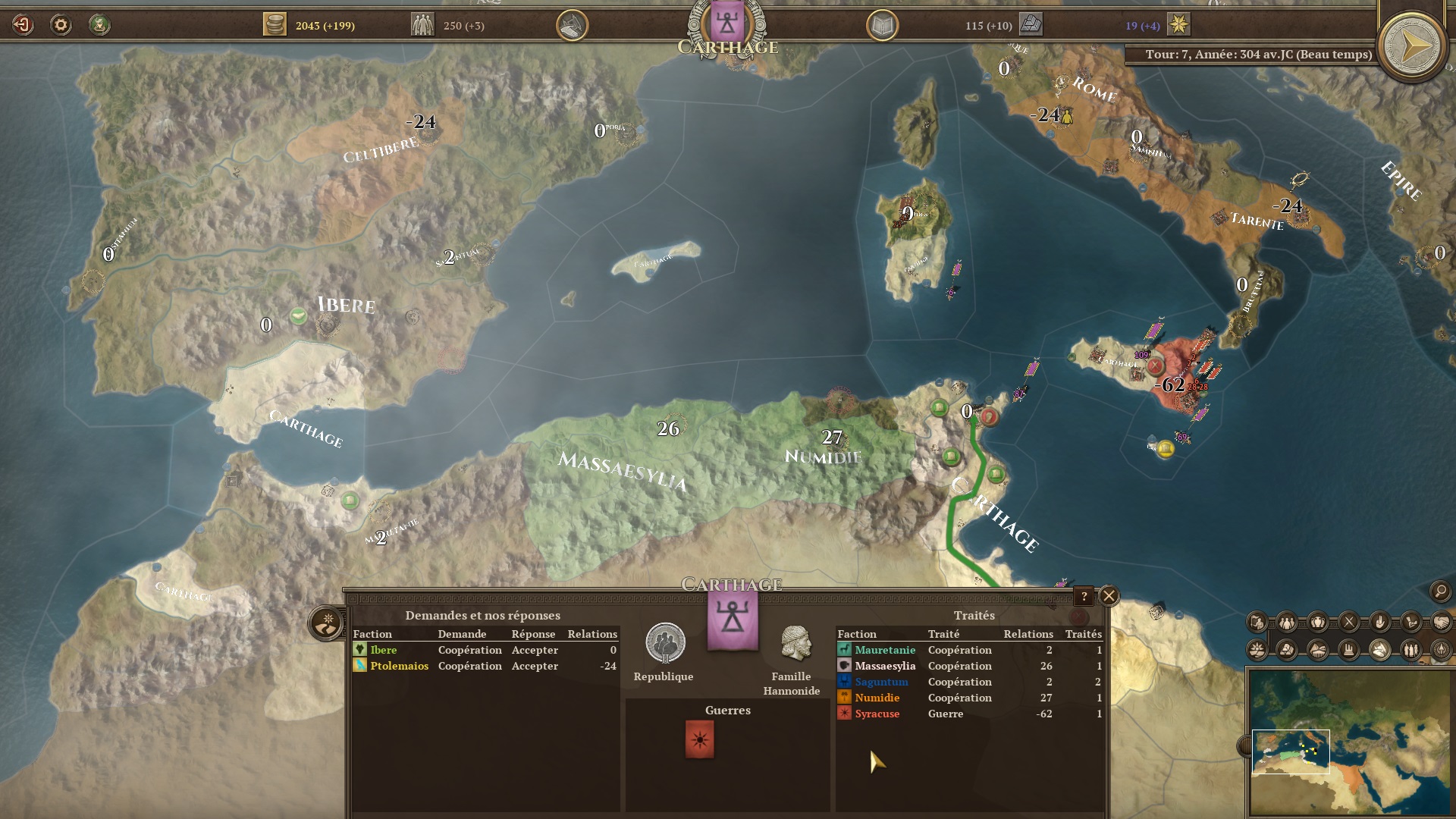Click the green advisor icon
Screen dimensions: 1456x819
(99, 25)
